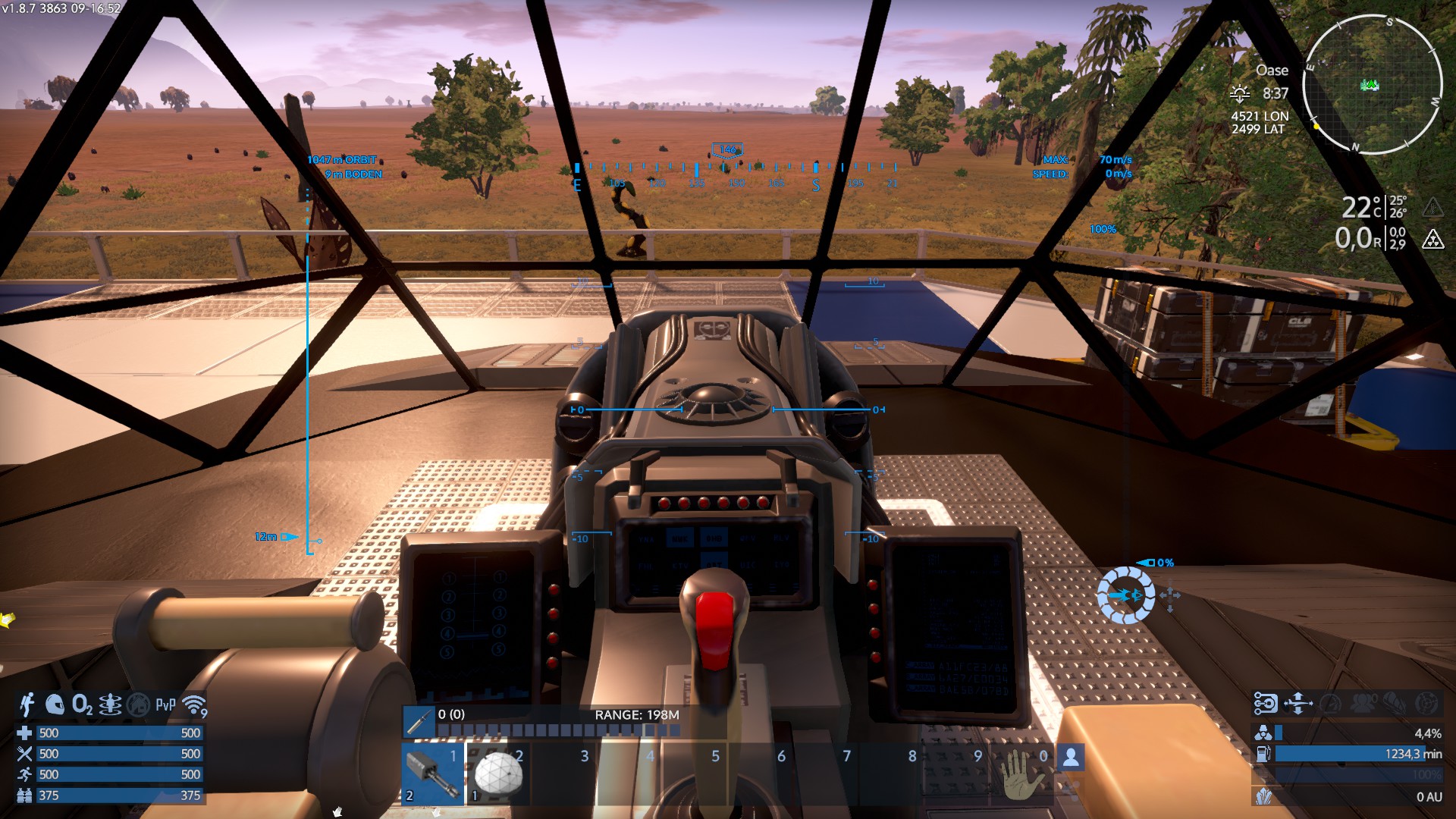The width and height of the screenshot is (1456, 819).
Task: Click the PvP status indicator
Action: coord(165,705)
